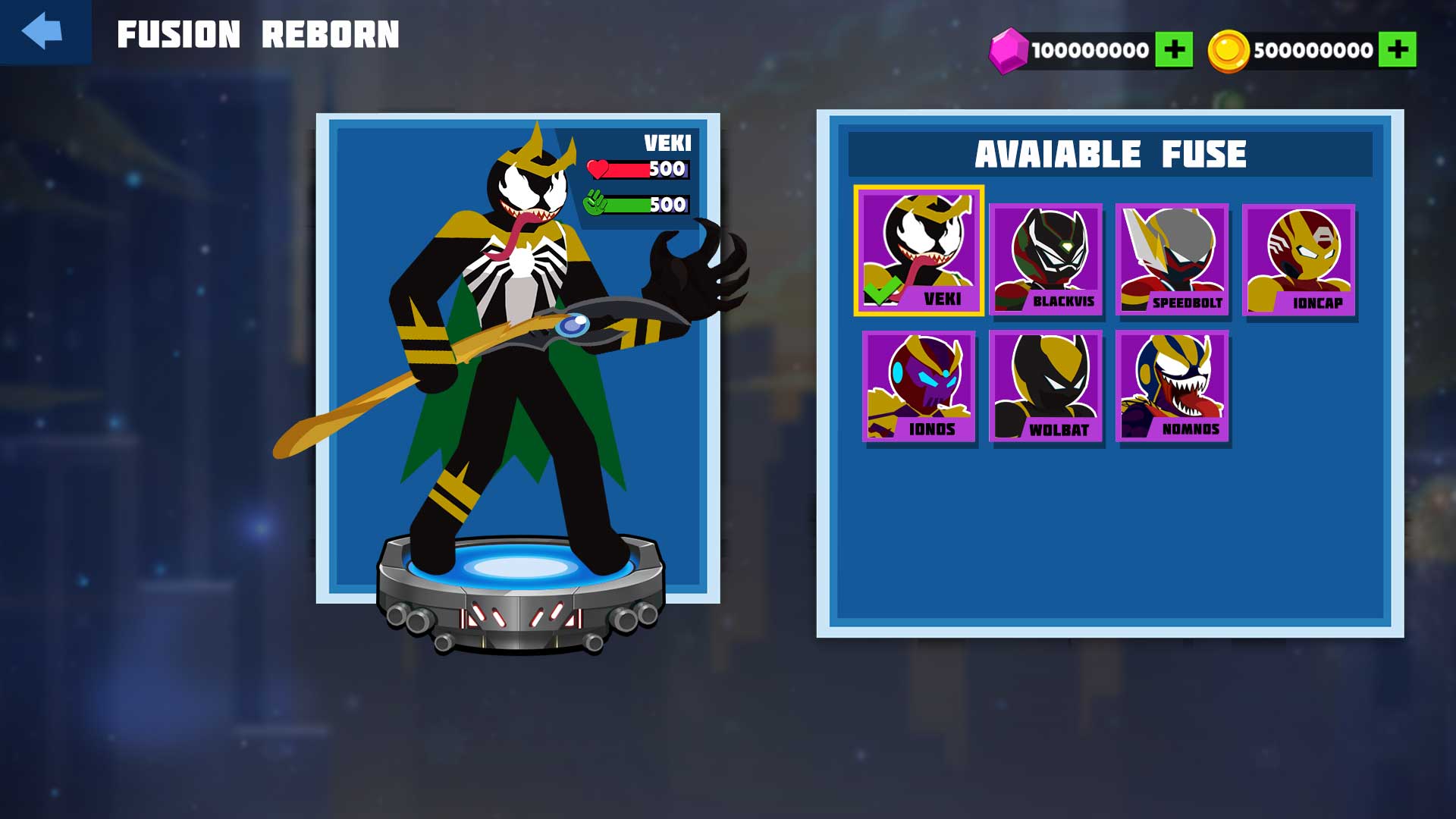
Task: Select the Ioncap fusion character
Action: pos(1299,259)
